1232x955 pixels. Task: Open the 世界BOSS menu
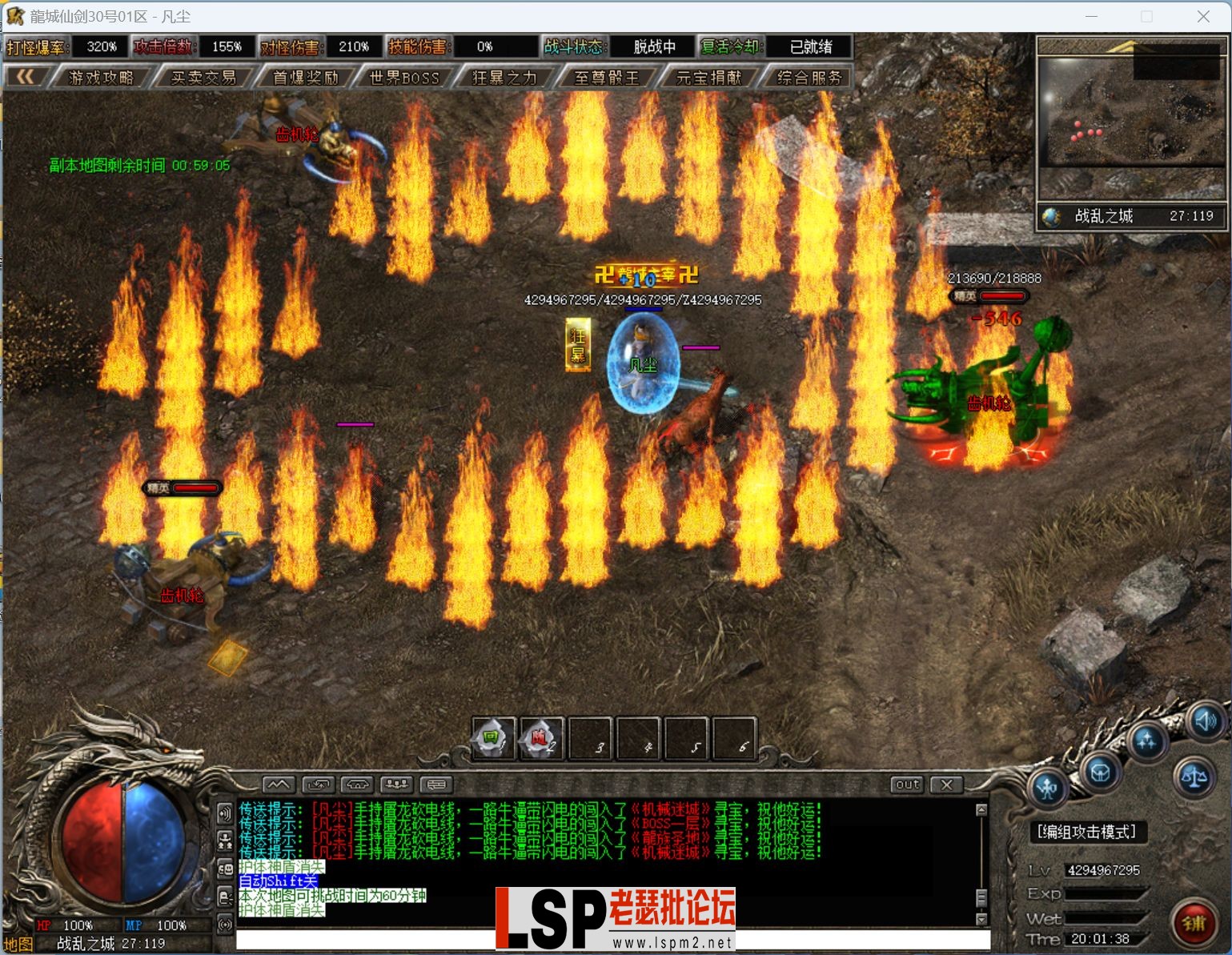pos(404,78)
